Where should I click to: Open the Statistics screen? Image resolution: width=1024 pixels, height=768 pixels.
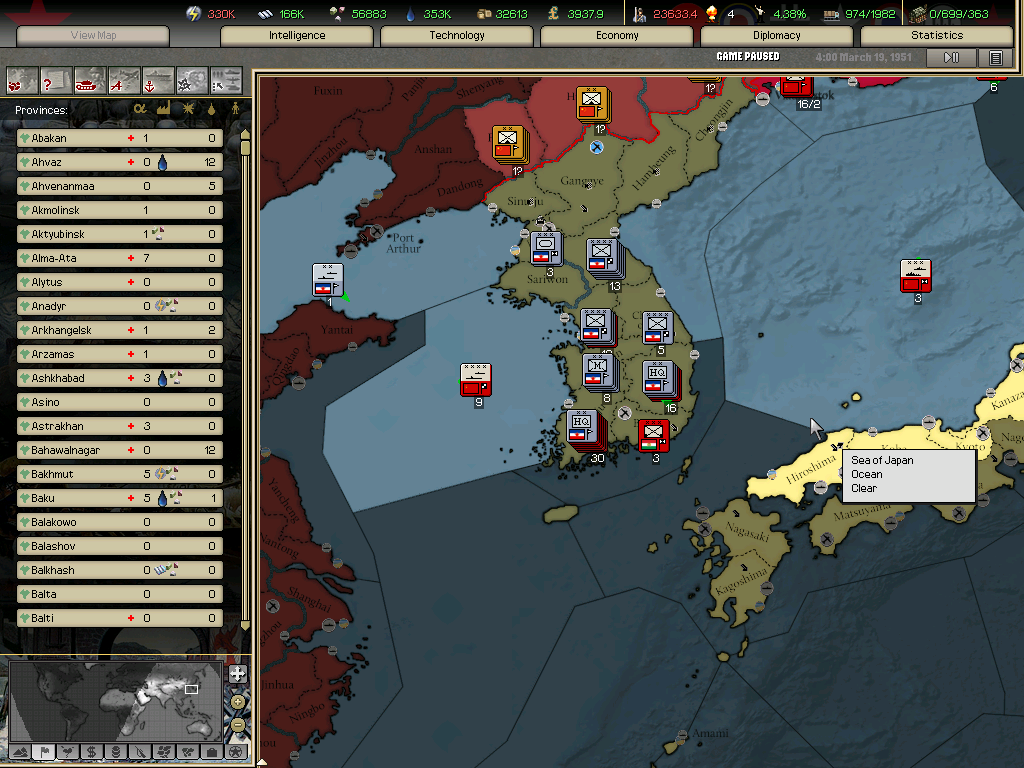pyautogui.click(x=937, y=35)
